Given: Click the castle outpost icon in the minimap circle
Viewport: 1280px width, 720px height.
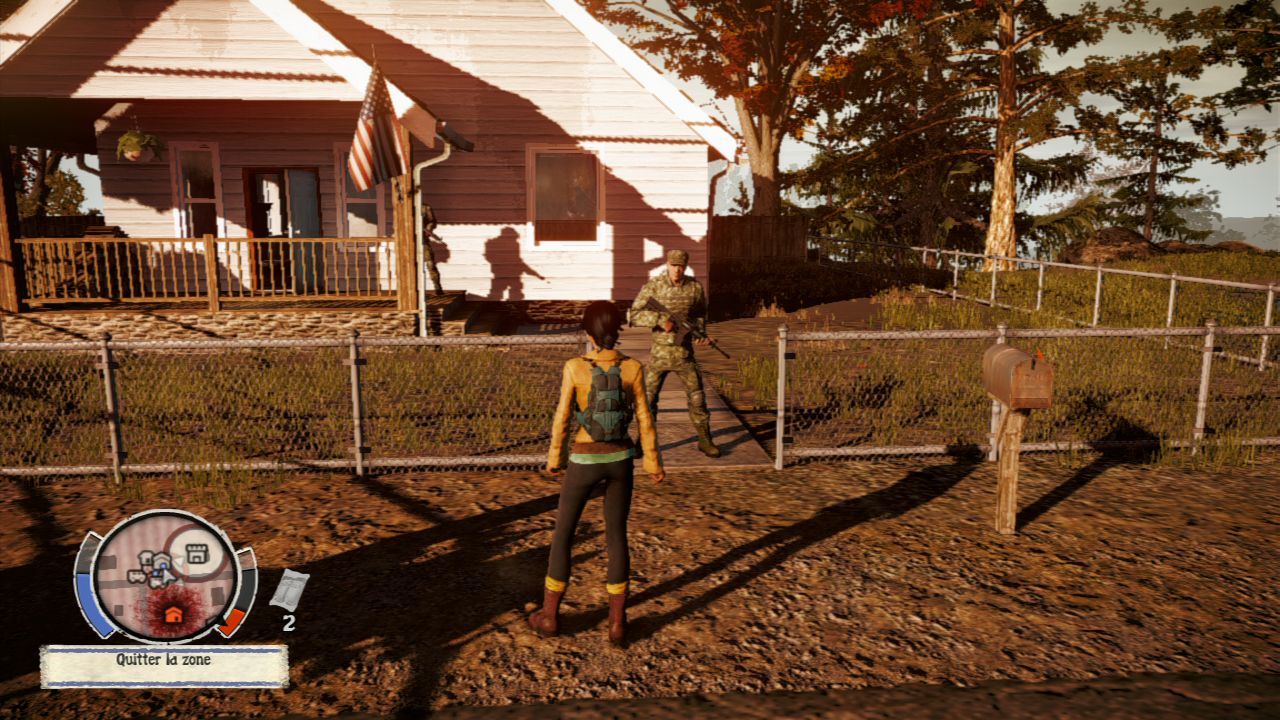Looking at the screenshot, I should [x=196, y=553].
